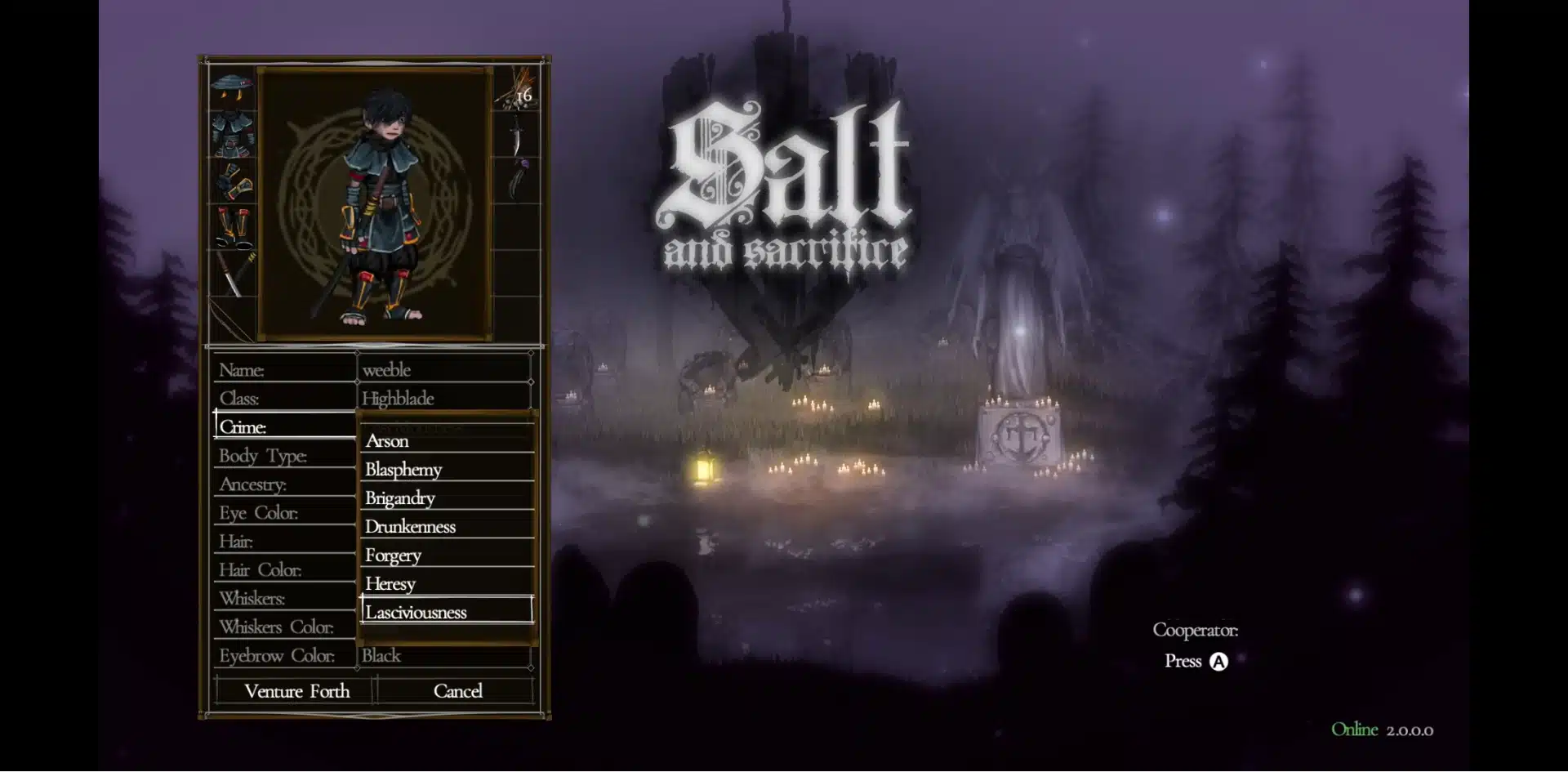This screenshot has height=772, width=1568.
Task: Select the helmet equipment slot
Action: pos(232,87)
